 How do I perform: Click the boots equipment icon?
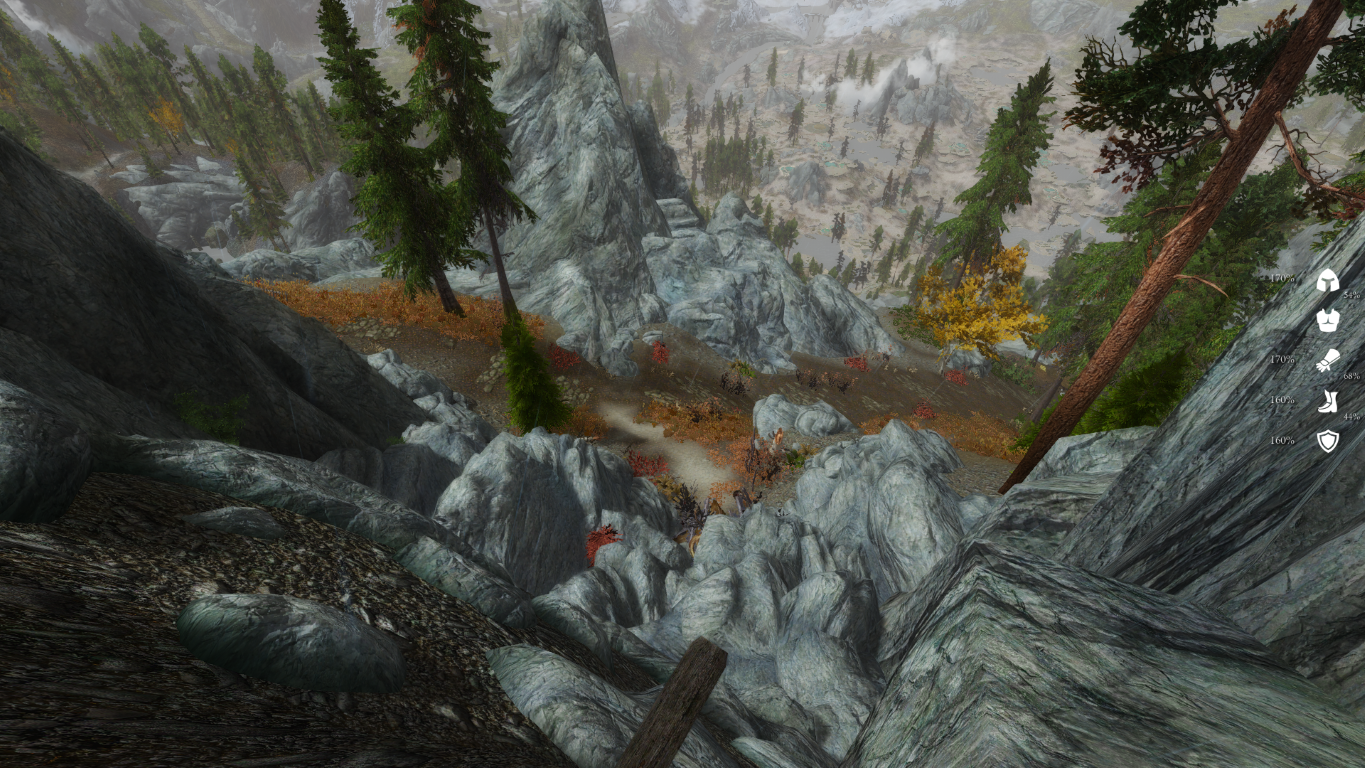coord(1327,401)
